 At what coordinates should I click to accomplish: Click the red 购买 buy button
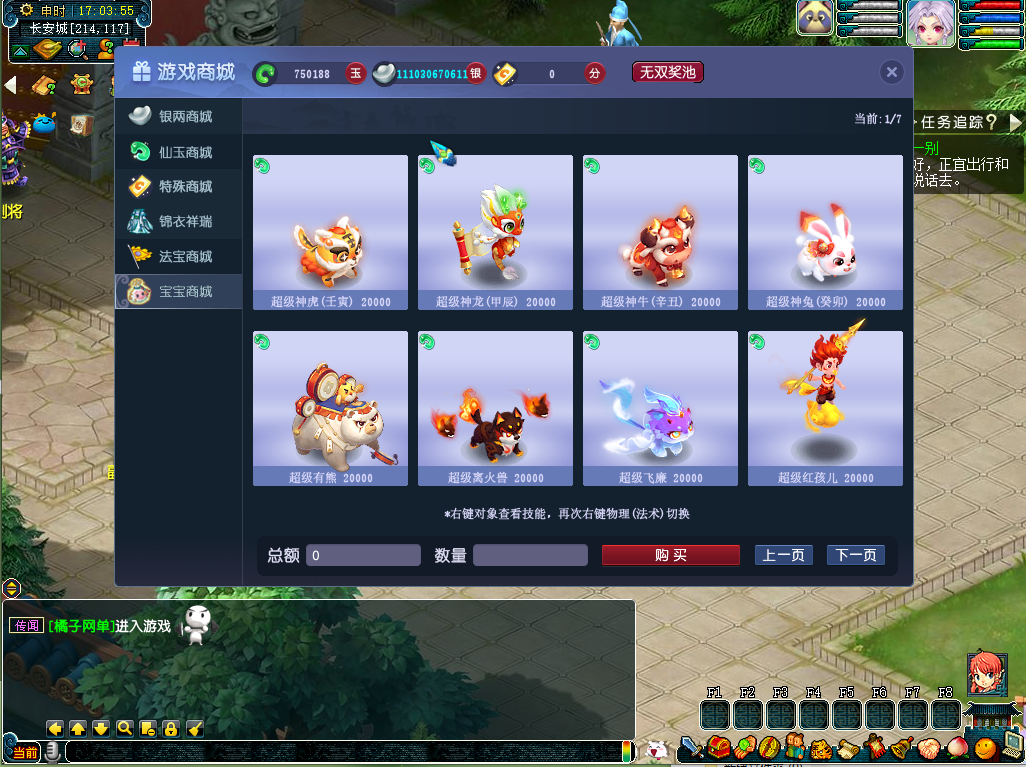pos(670,555)
